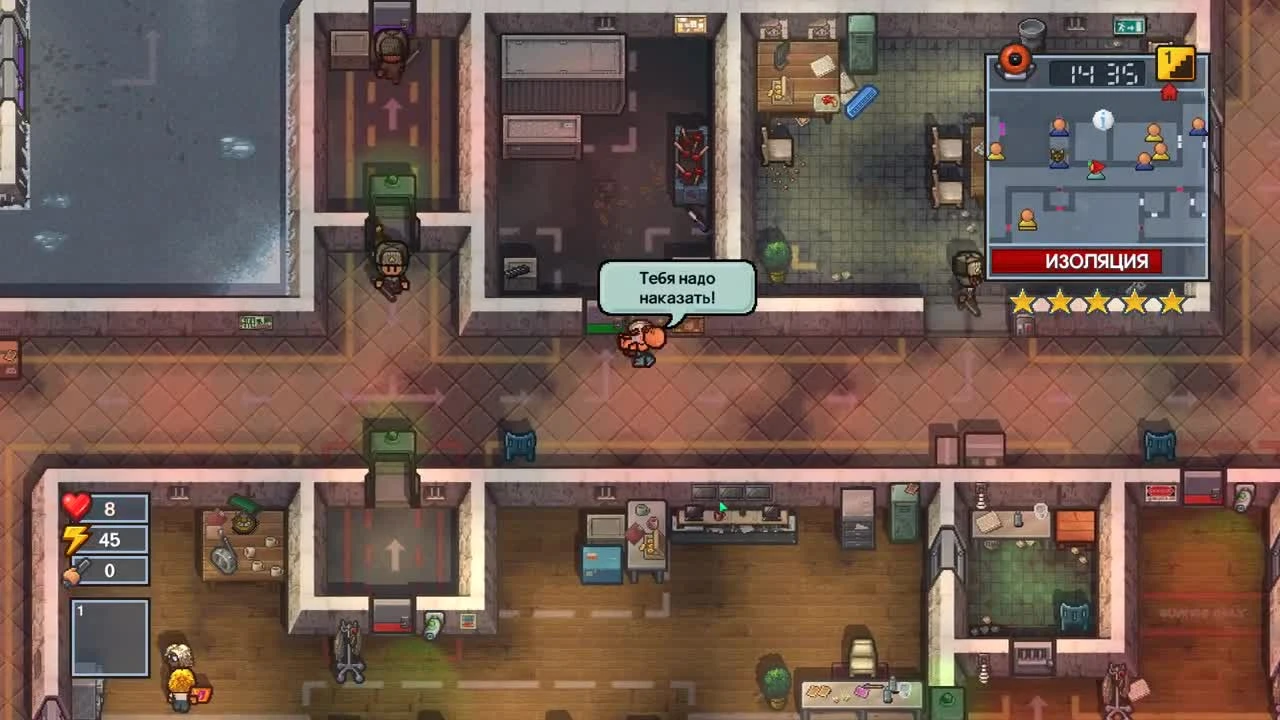Click the red home arrow icon on the minimap
Image resolution: width=1280 pixels, height=720 pixels.
pyautogui.click(x=1168, y=94)
